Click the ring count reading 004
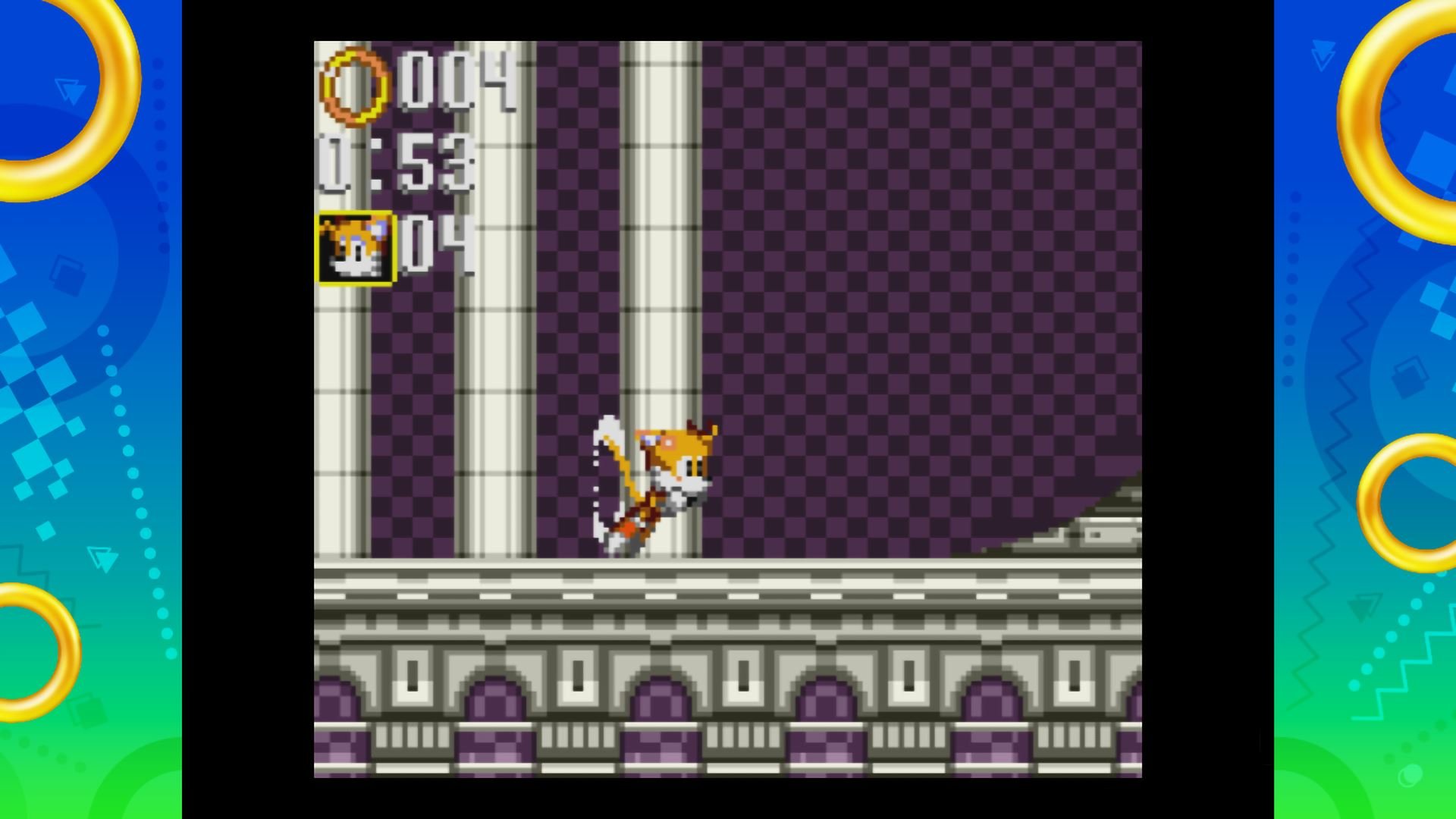Image resolution: width=1456 pixels, height=819 pixels. point(455,83)
